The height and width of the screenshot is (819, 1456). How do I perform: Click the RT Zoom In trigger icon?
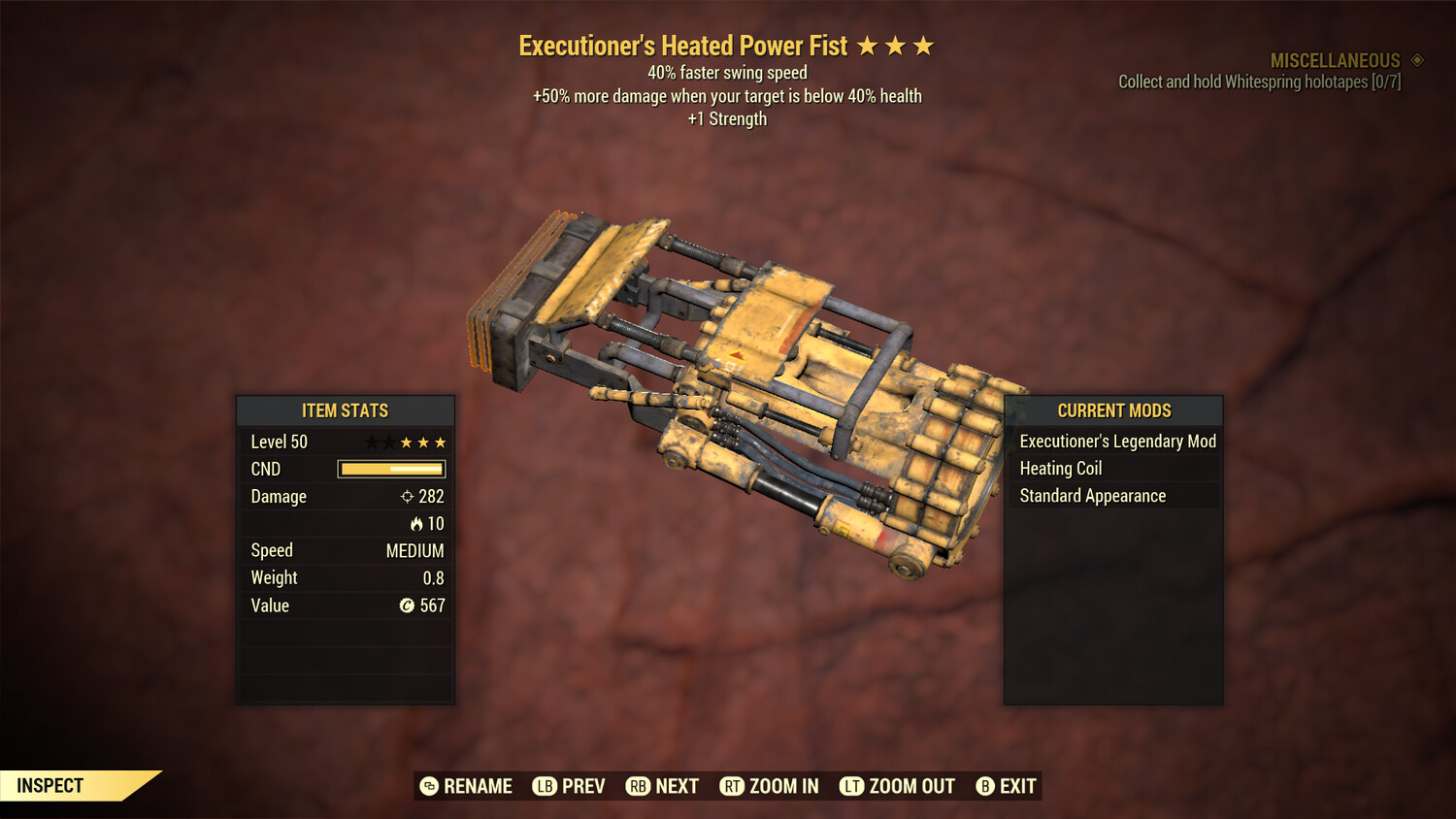click(735, 786)
